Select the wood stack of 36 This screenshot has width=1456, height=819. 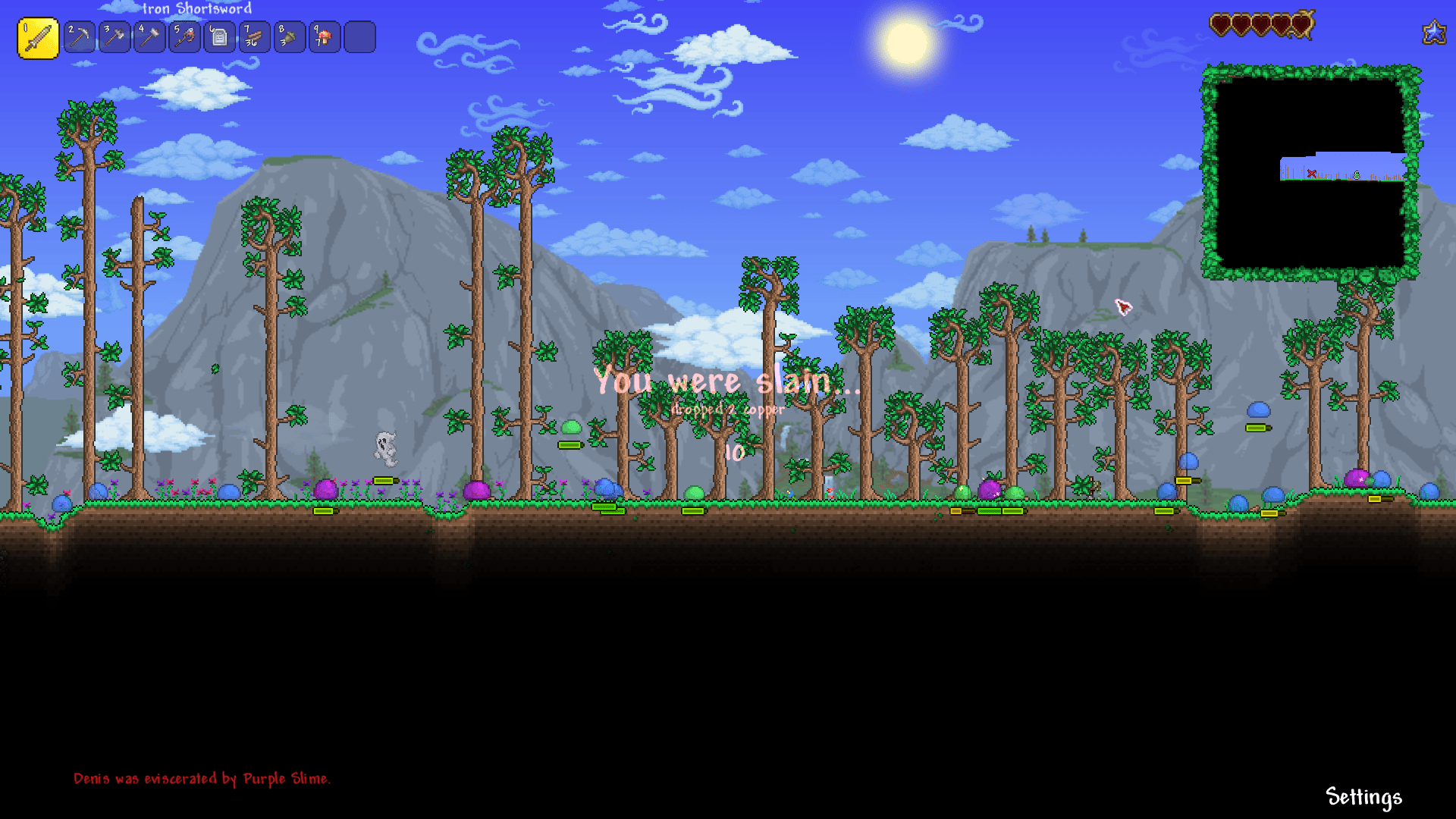click(253, 37)
